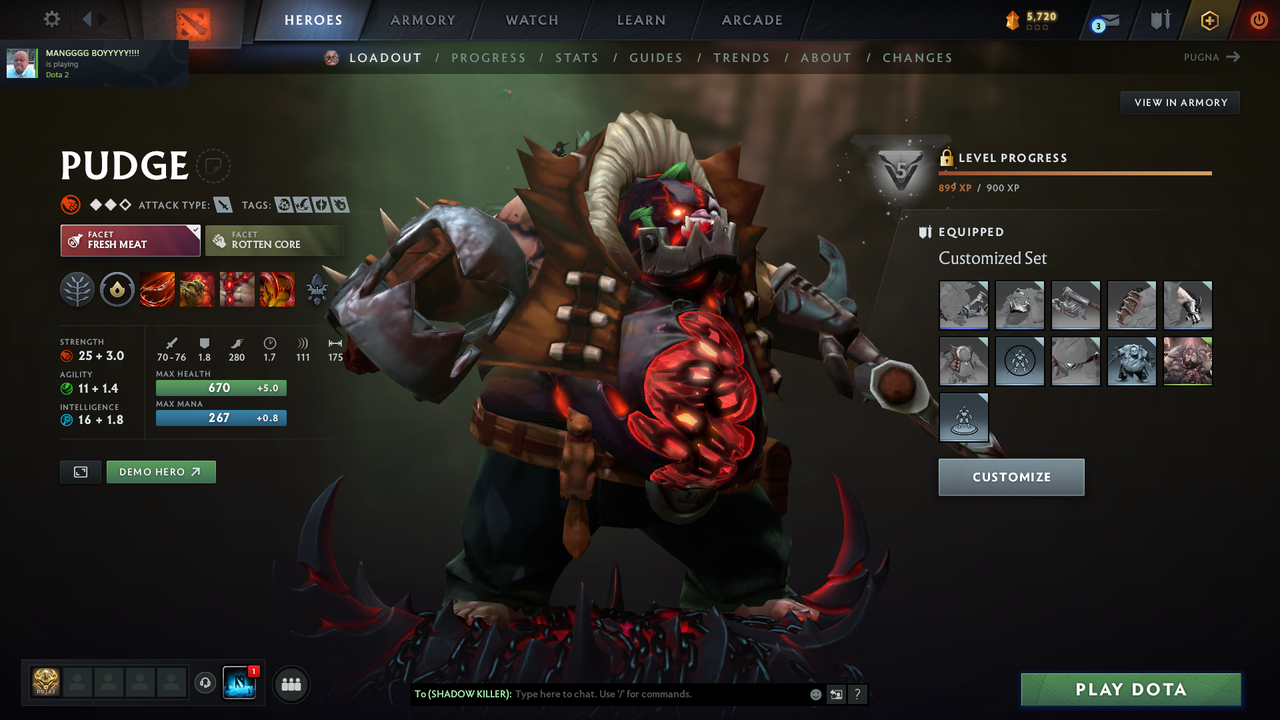Click the Level Progress XP bar
1280x720 pixels.
(1075, 172)
